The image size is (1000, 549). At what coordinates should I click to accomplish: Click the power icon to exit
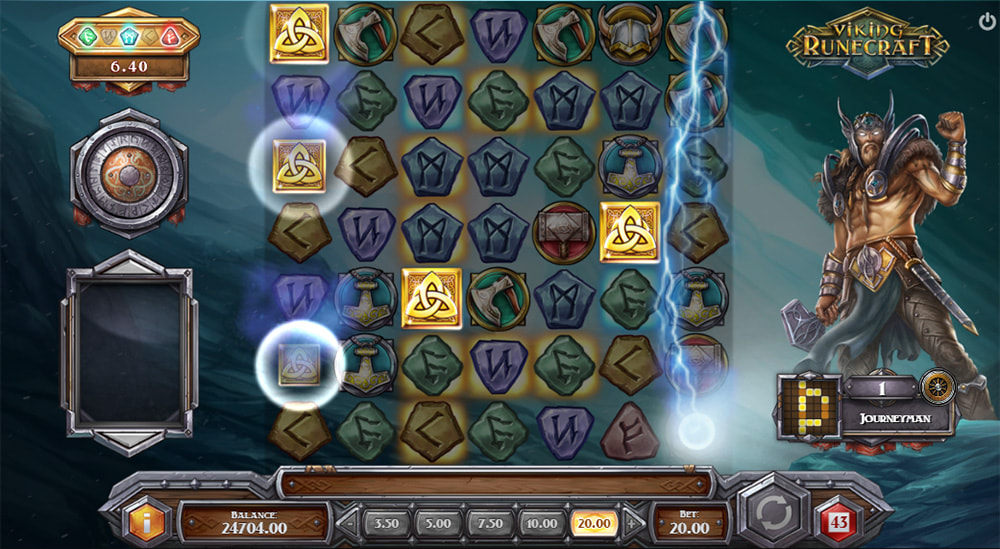[x=988, y=20]
